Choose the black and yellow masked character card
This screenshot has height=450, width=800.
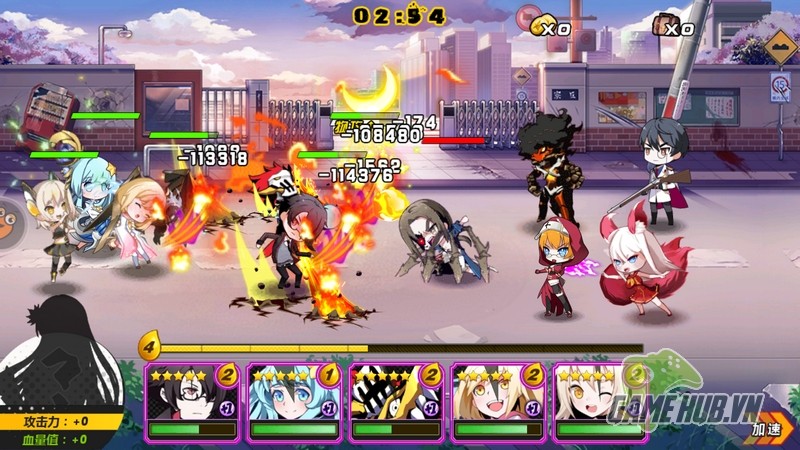coord(396,400)
